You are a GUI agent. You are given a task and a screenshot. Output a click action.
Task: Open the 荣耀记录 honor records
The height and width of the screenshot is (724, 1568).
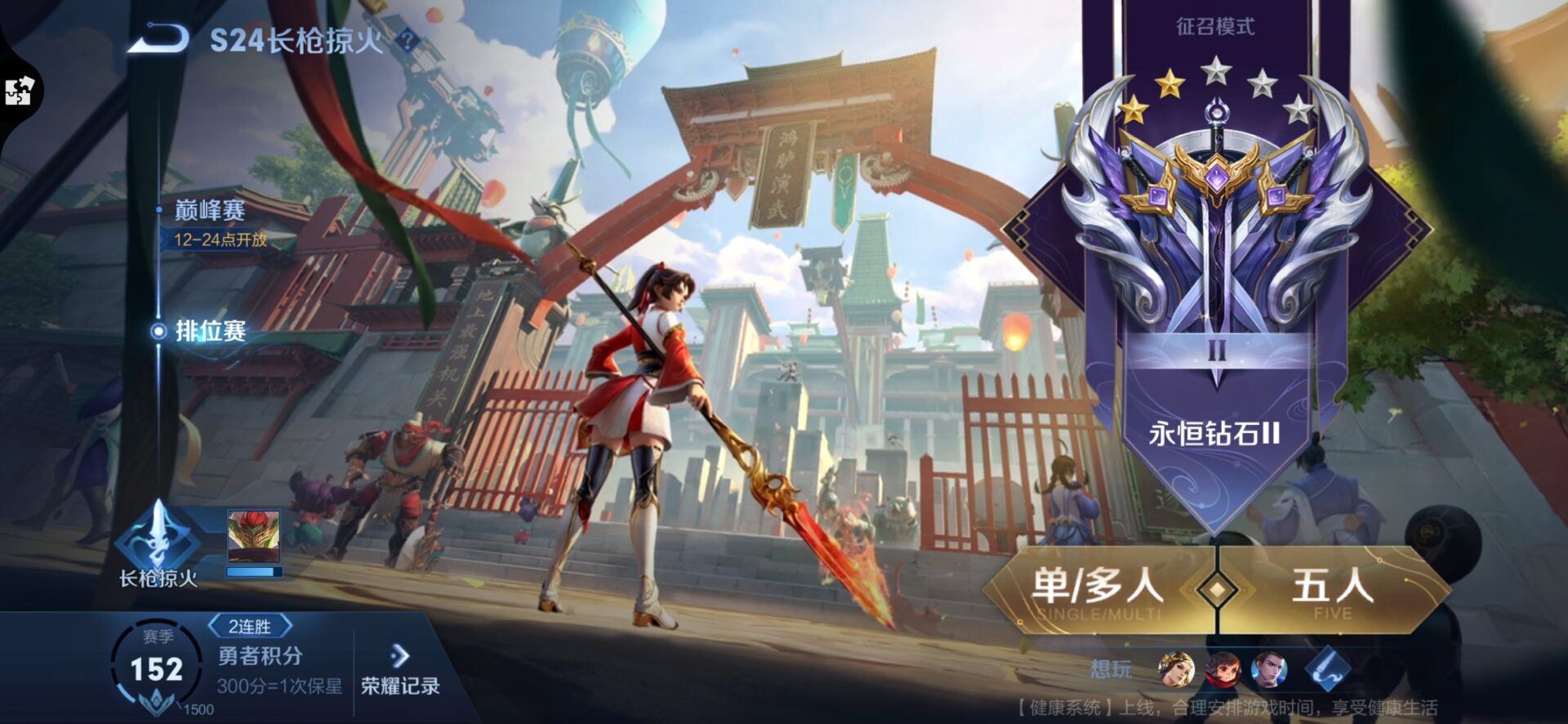[x=400, y=670]
